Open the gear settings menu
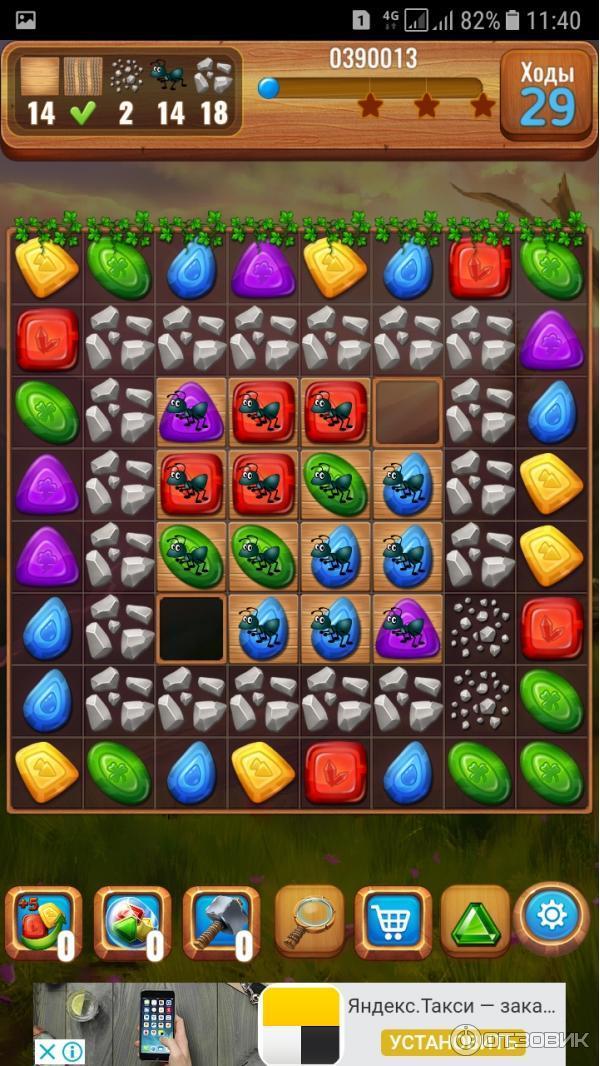600x1066 pixels. [x=553, y=915]
